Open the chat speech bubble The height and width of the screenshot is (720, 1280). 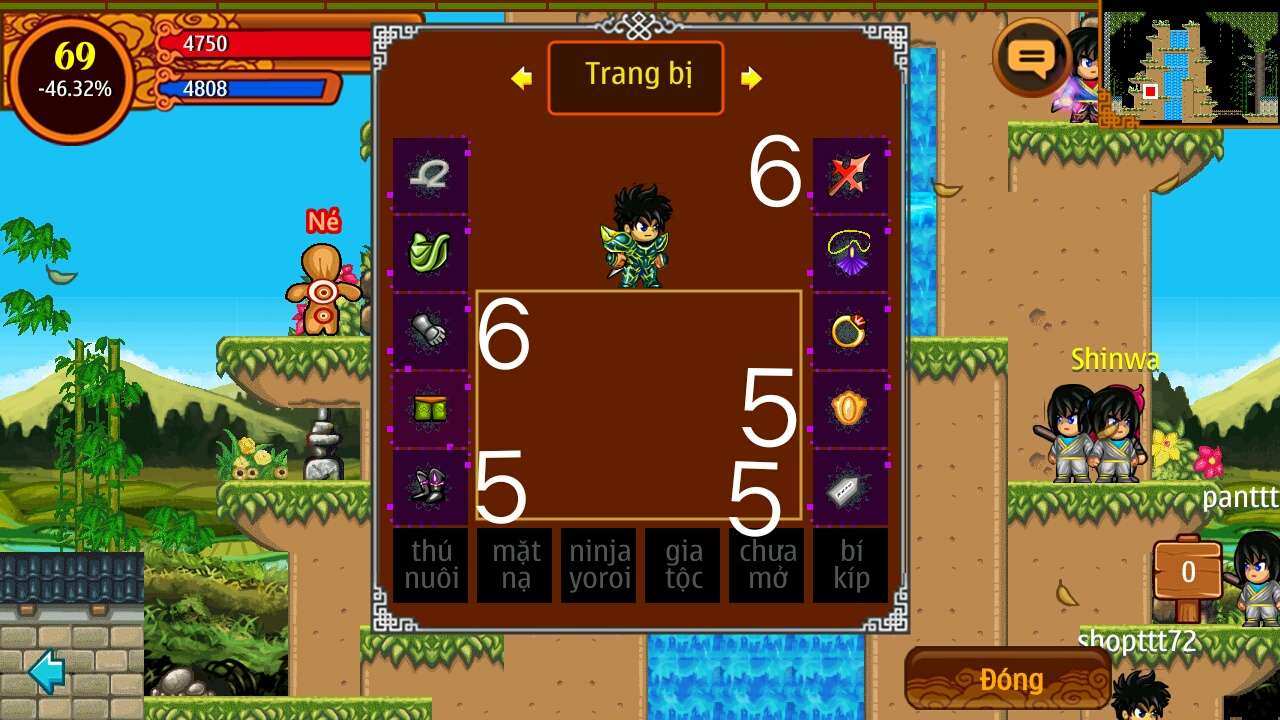(x=1031, y=58)
